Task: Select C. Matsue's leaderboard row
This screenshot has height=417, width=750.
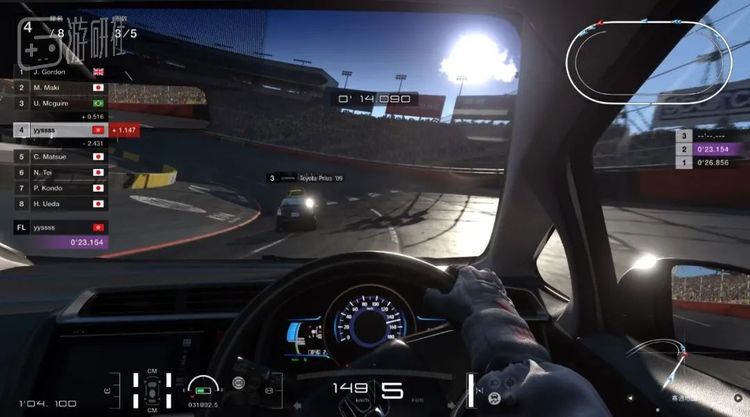Action: click(60, 156)
